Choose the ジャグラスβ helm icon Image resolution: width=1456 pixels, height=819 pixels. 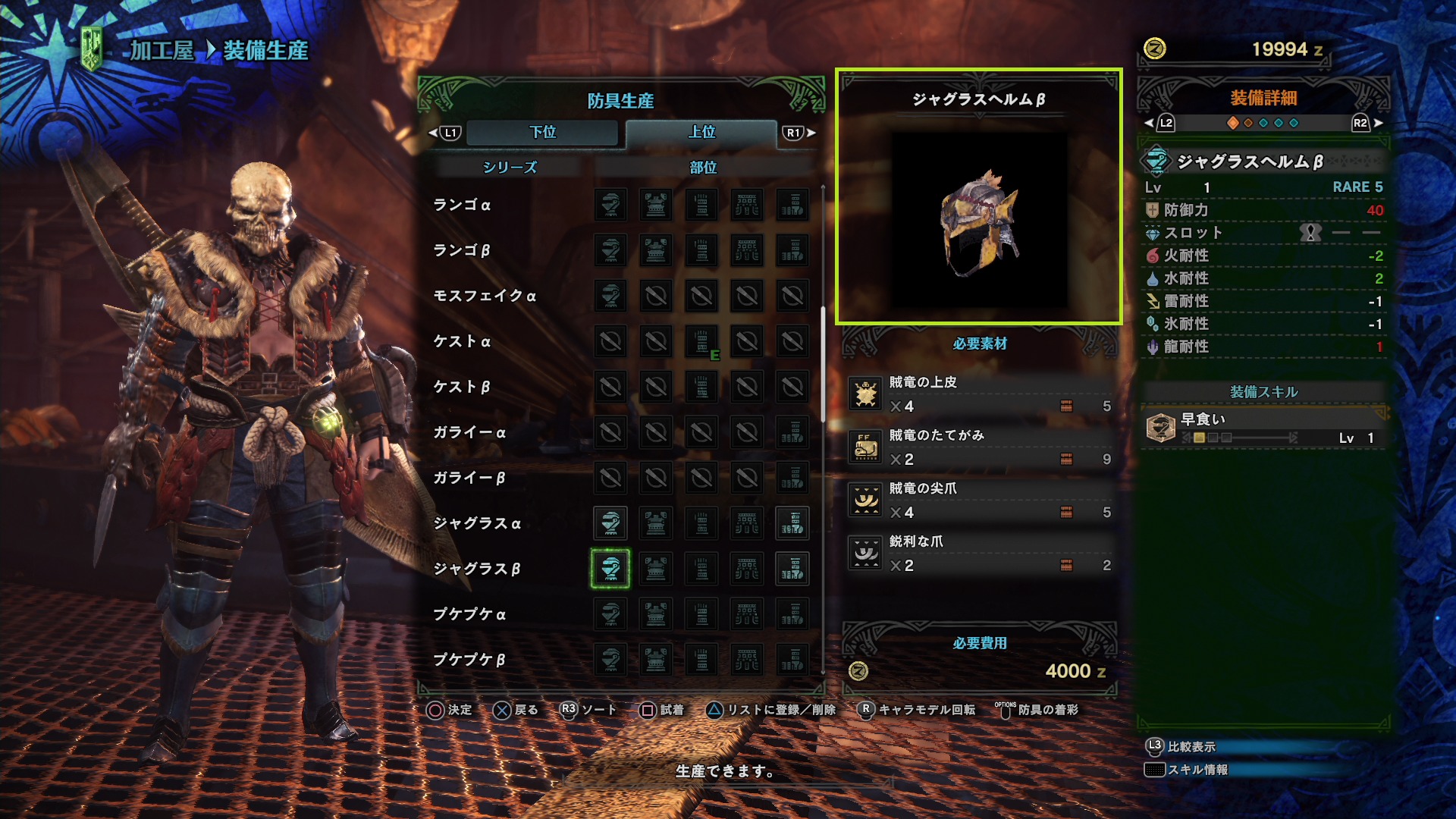coord(610,569)
